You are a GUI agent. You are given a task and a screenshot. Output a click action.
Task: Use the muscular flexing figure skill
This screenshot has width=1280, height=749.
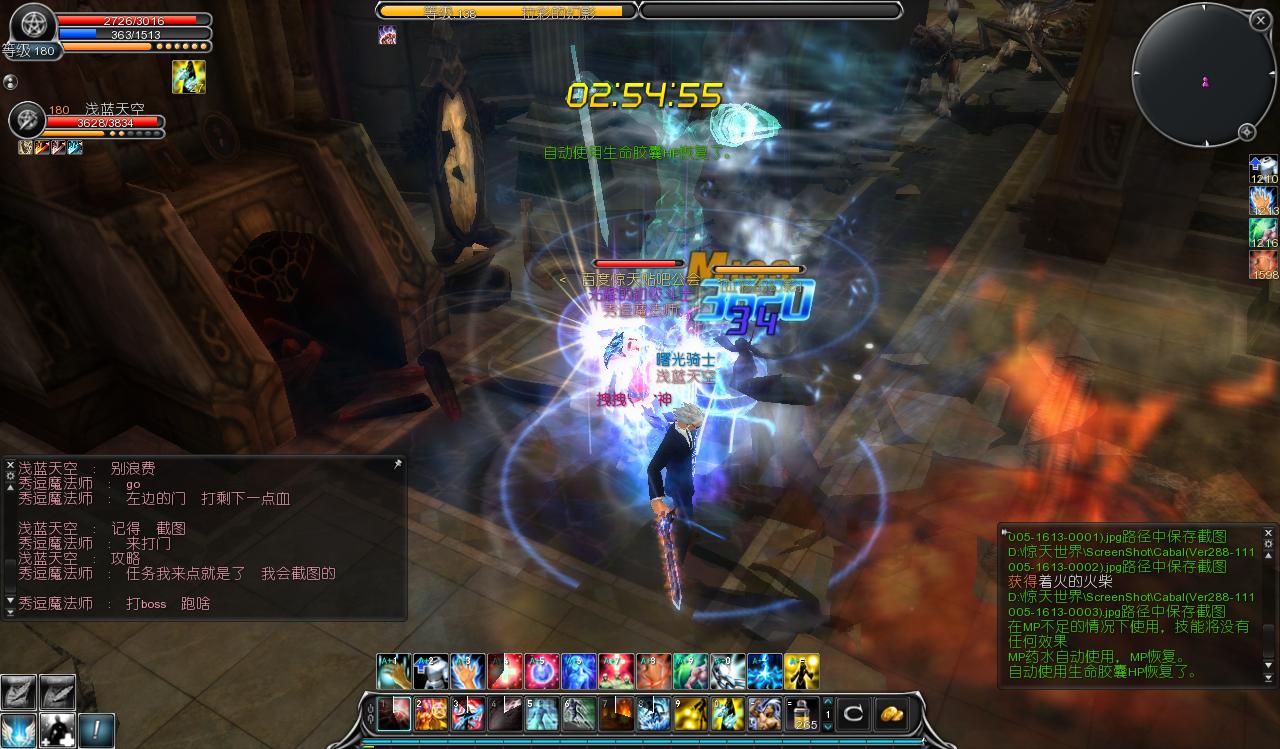pos(765,714)
